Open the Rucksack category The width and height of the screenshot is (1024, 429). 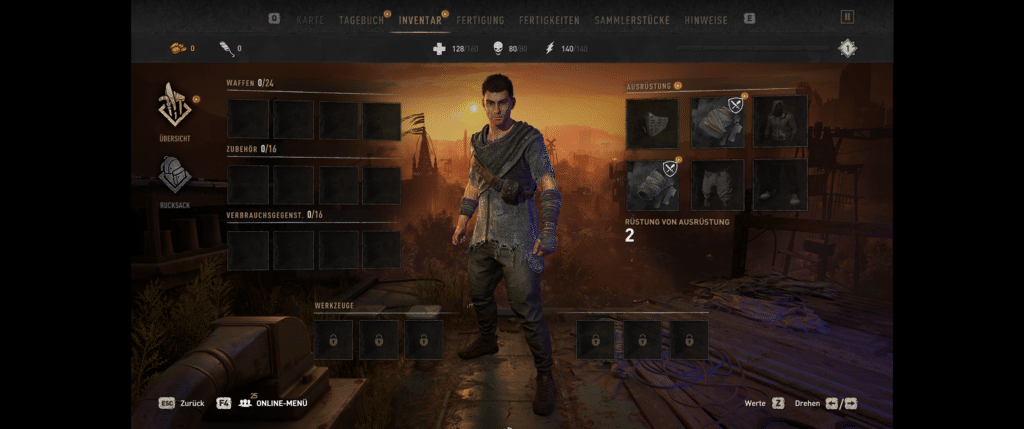(x=174, y=181)
